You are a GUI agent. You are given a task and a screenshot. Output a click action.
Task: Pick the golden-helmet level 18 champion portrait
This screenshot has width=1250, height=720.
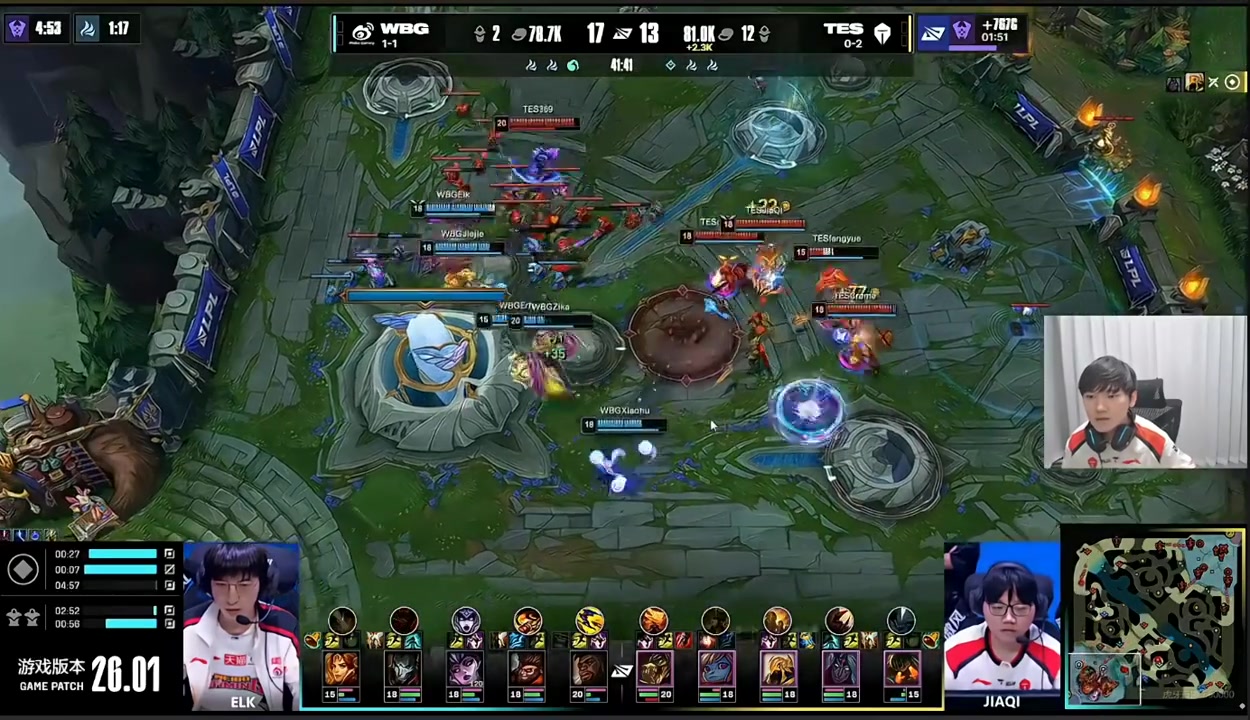coord(778,668)
